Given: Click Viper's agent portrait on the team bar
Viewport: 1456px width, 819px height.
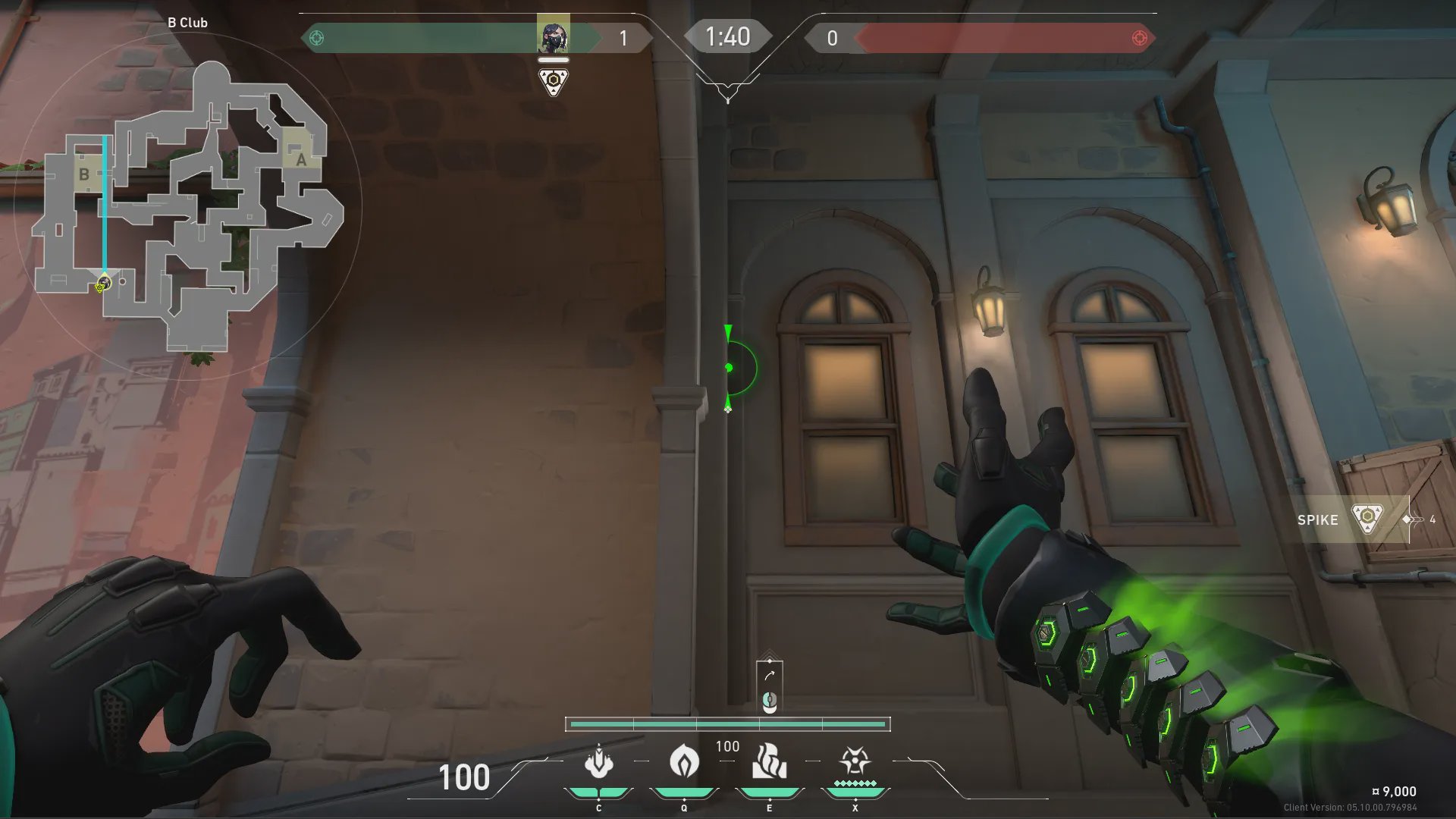Looking at the screenshot, I should 553,36.
